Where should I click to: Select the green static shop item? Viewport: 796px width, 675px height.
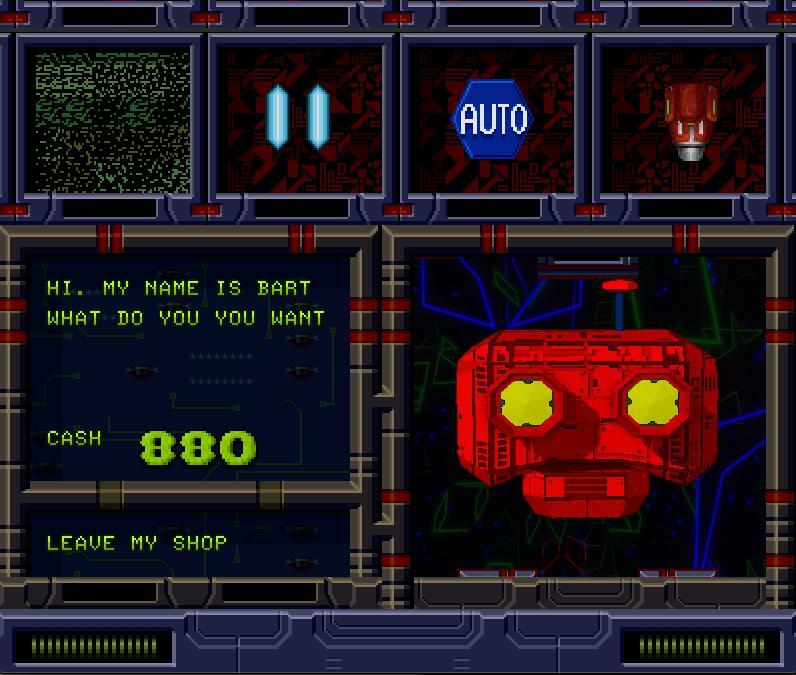(112, 120)
